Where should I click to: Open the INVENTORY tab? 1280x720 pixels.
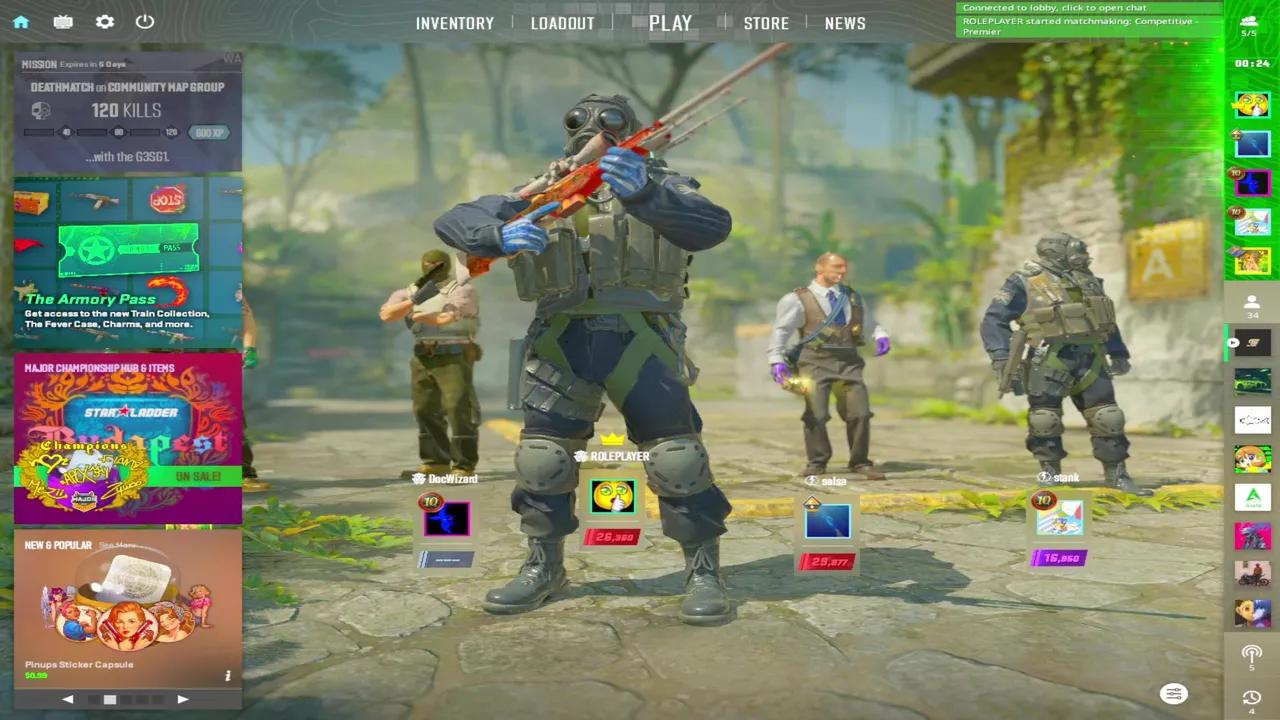455,23
